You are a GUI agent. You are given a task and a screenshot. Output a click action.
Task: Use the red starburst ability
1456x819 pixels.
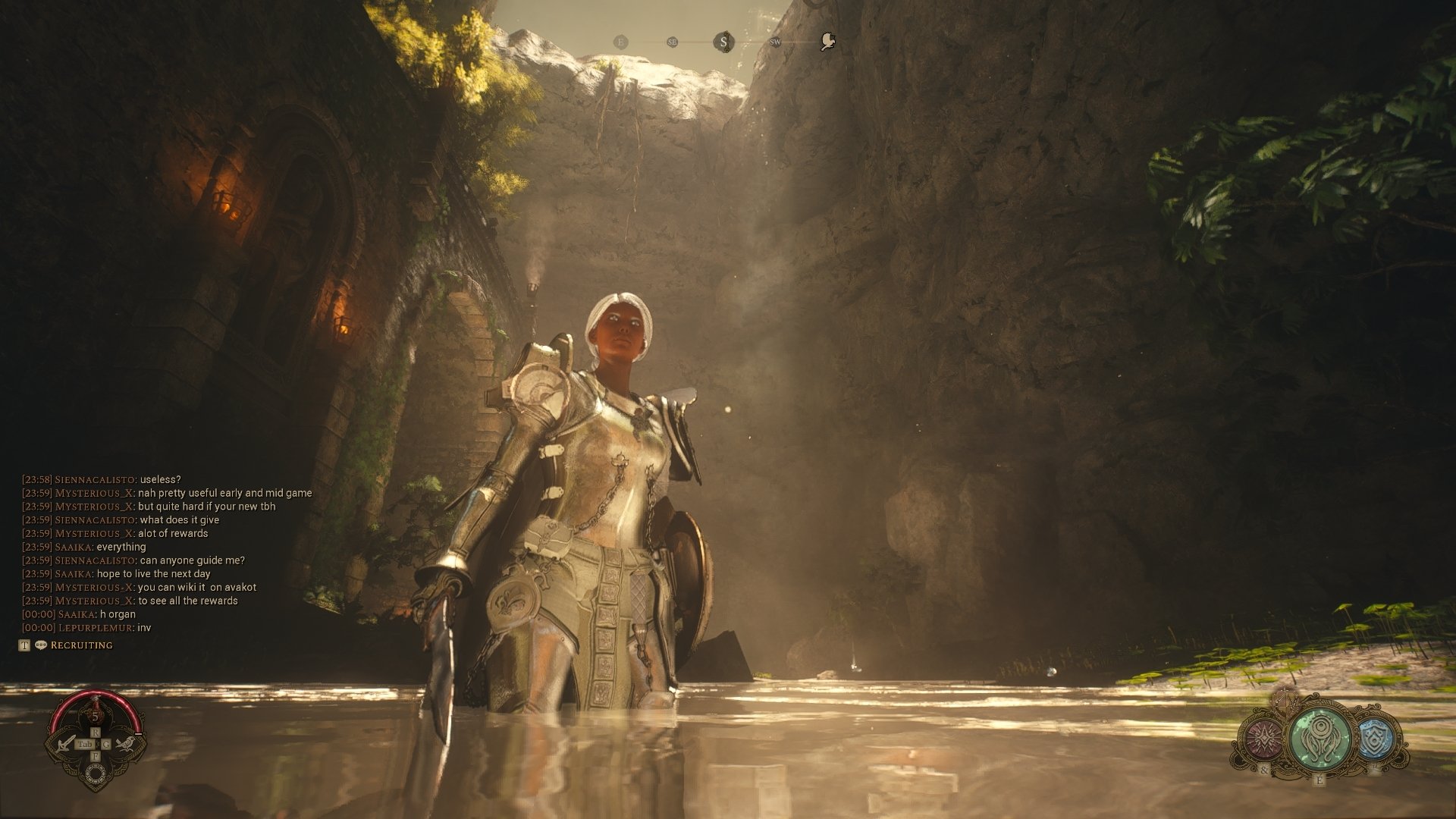(x=1263, y=738)
